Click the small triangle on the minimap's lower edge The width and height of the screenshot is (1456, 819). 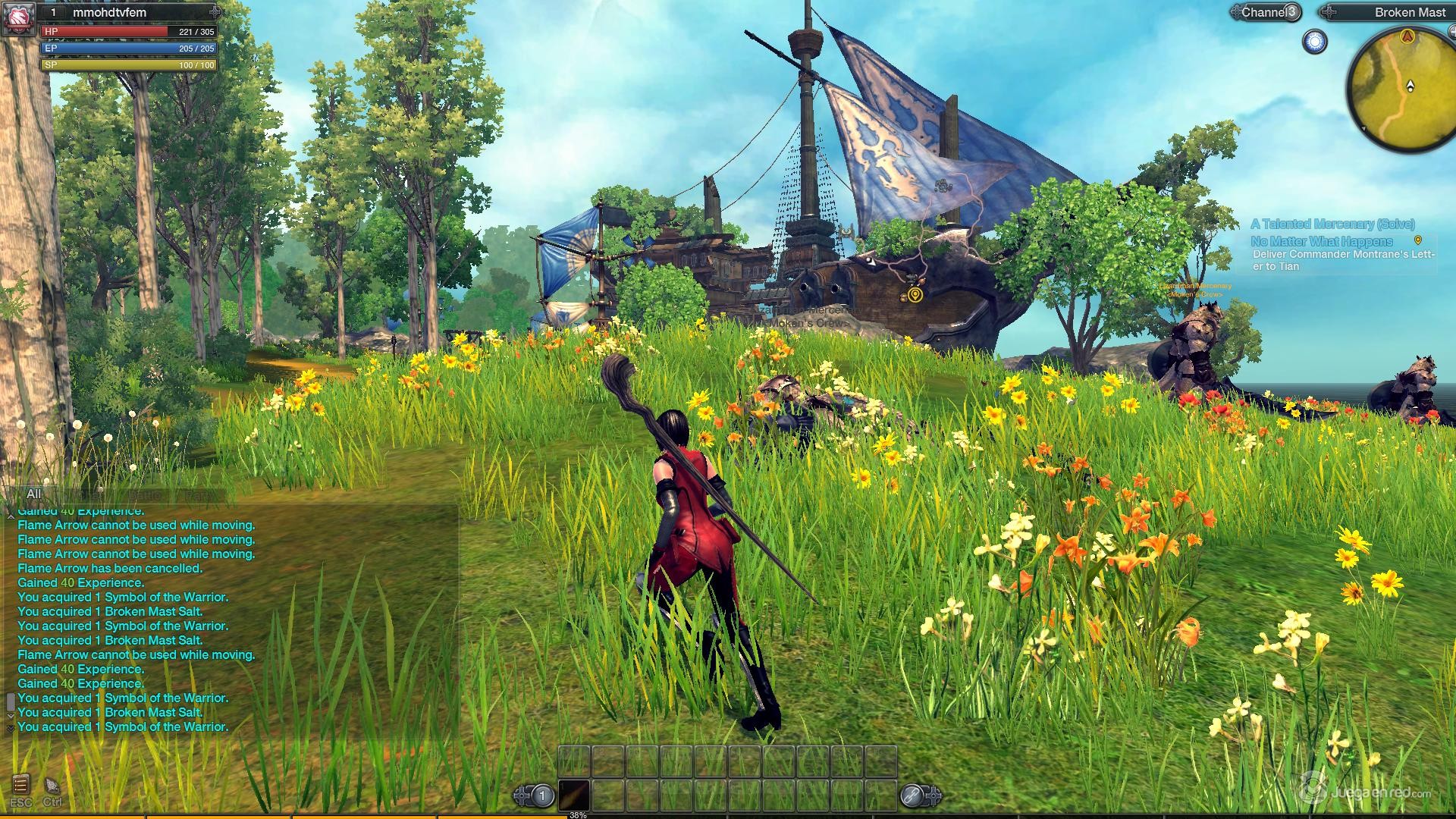pos(1363,128)
